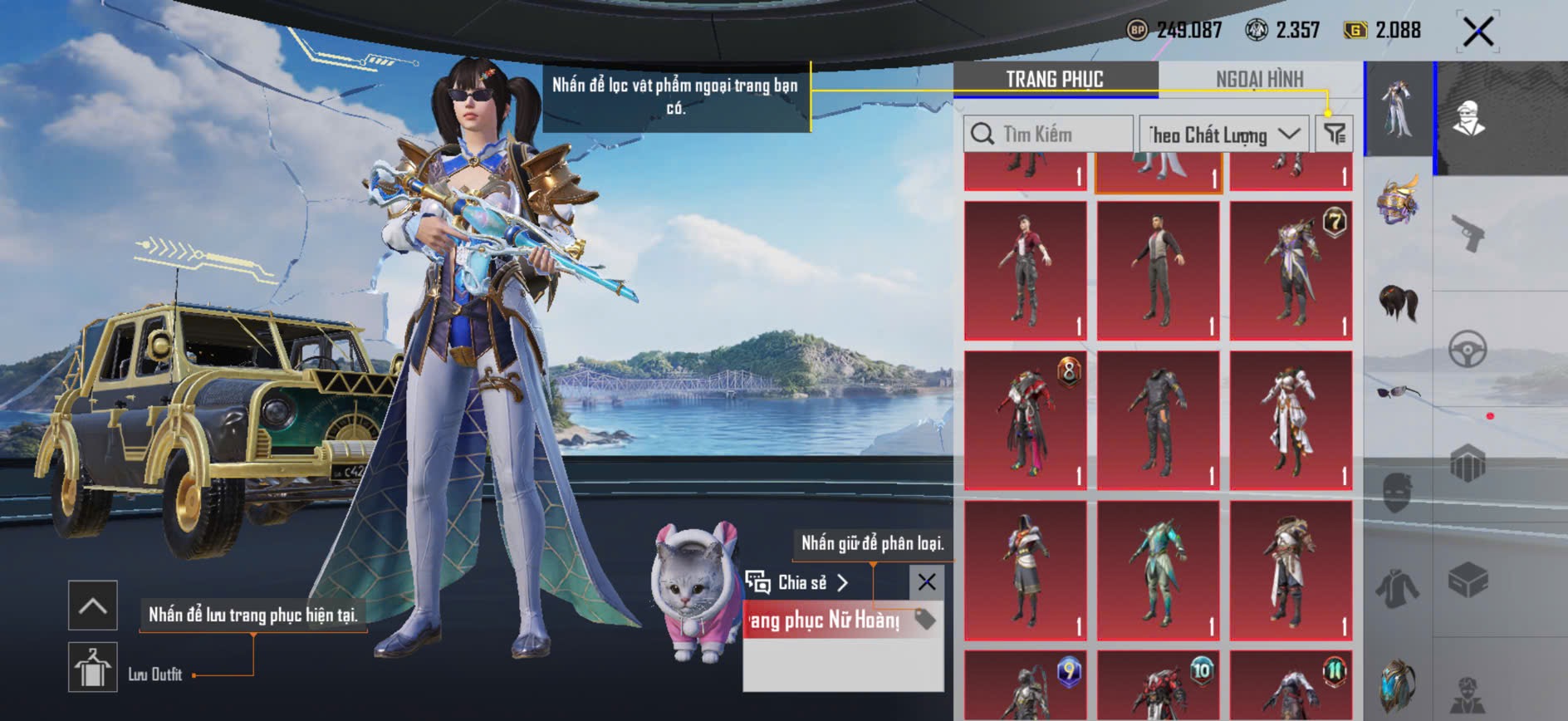This screenshot has width=1568, height=721.
Task: Toggle the owned-items filter funnel icon
Action: pyautogui.click(x=1335, y=133)
